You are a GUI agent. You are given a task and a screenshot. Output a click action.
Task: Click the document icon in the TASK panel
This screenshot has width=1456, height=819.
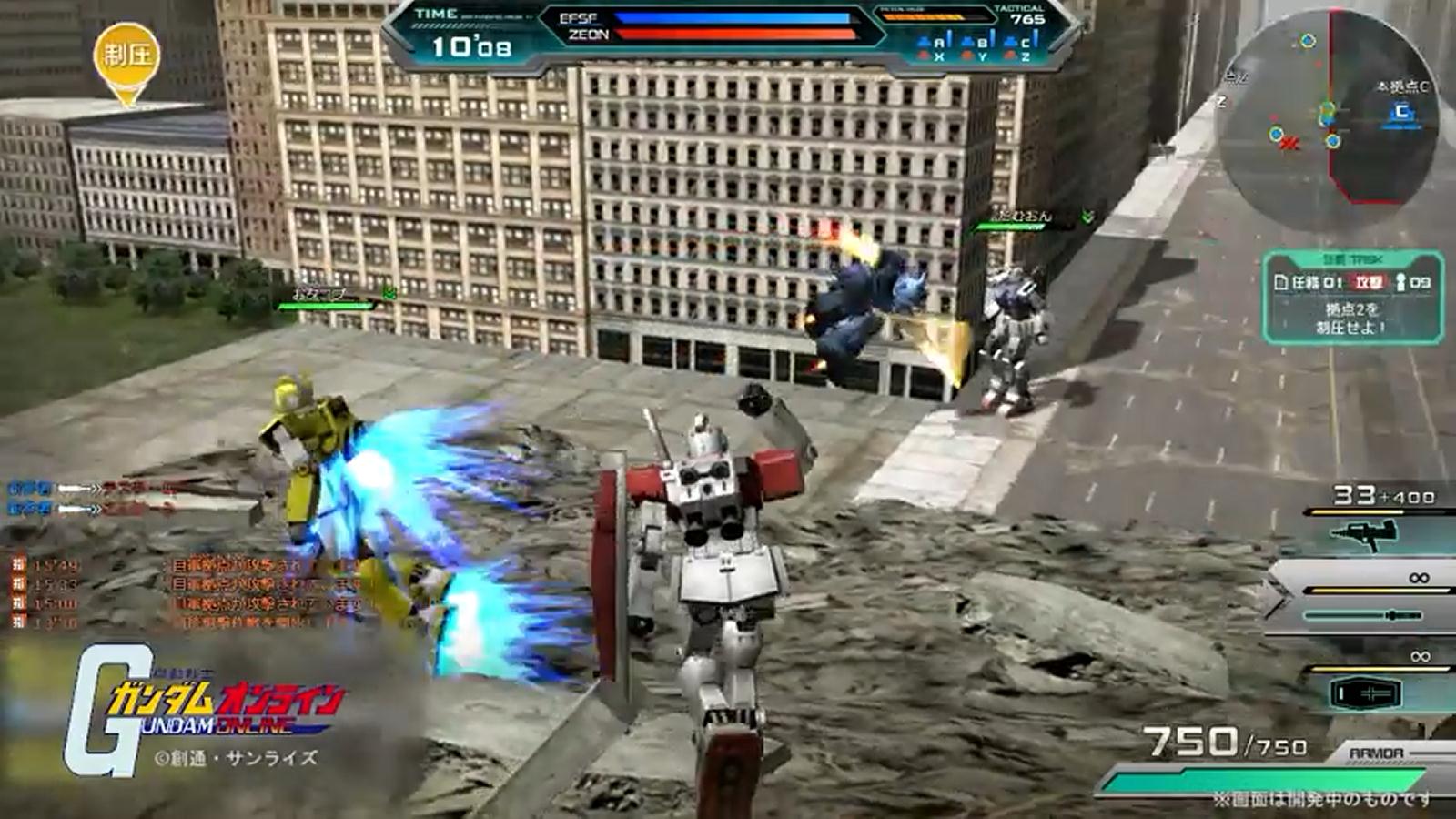click(1281, 282)
